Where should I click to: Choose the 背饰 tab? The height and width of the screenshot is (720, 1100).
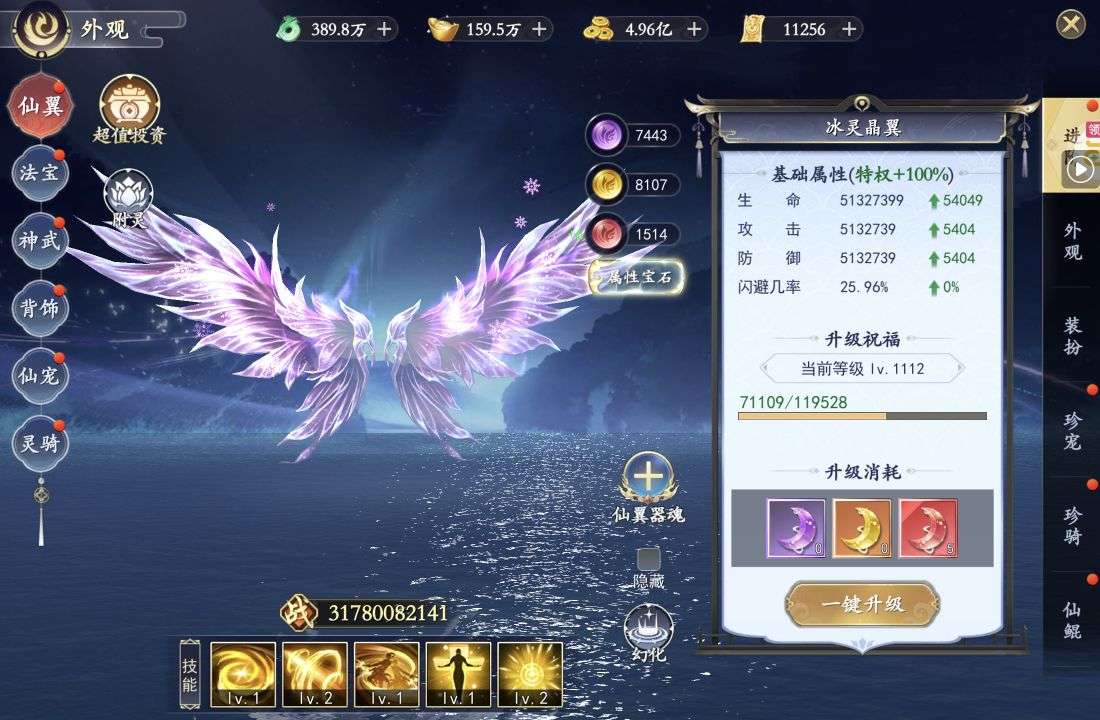[40, 307]
